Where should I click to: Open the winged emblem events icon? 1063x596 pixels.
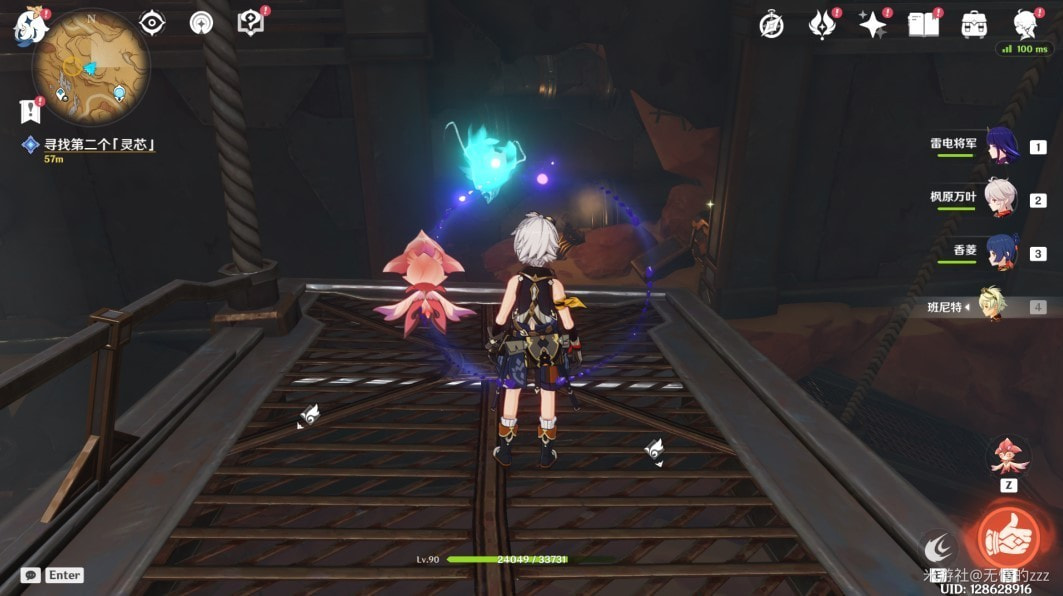coord(822,25)
